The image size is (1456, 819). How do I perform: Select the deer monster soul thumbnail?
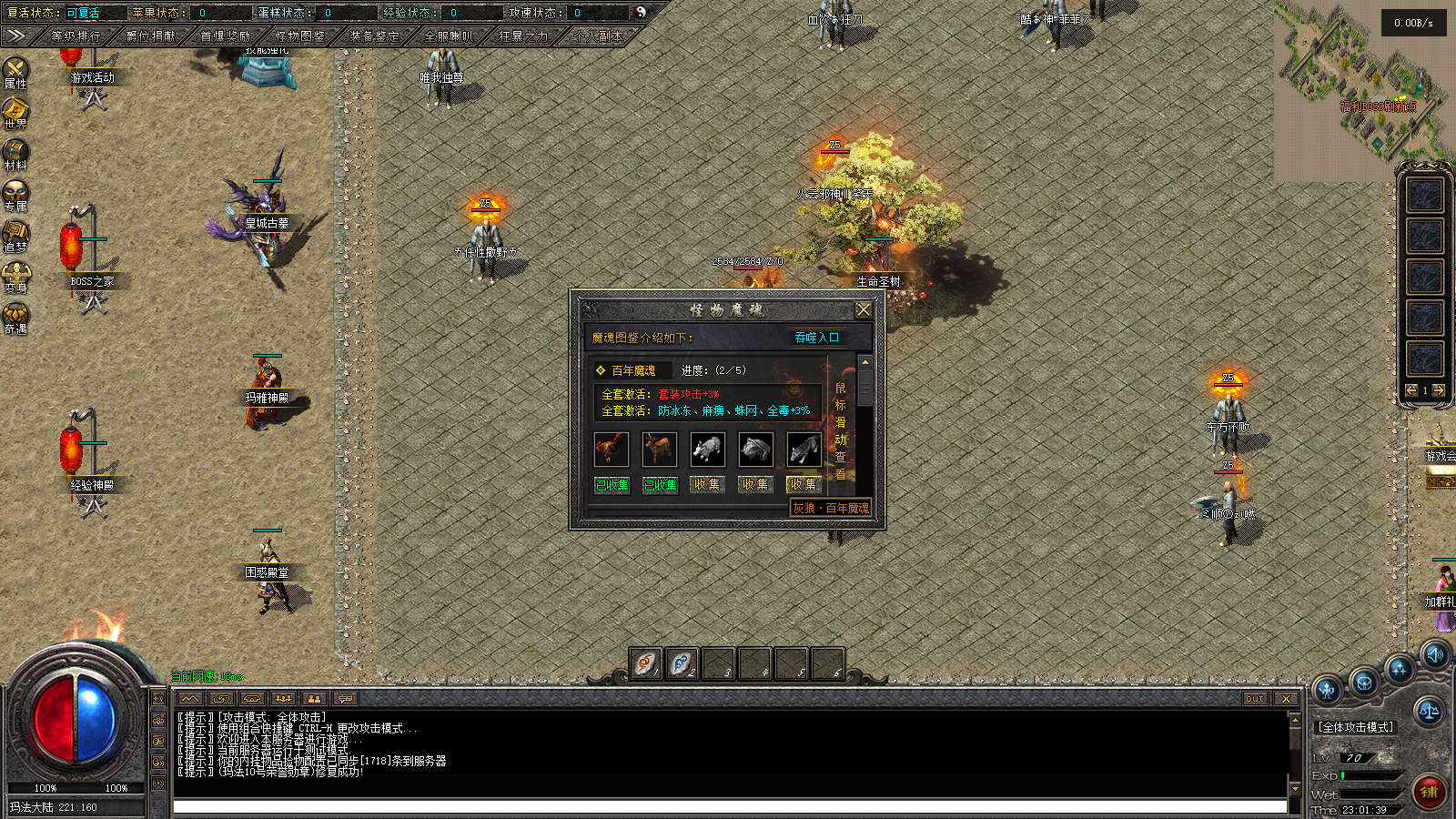pyautogui.click(x=659, y=449)
